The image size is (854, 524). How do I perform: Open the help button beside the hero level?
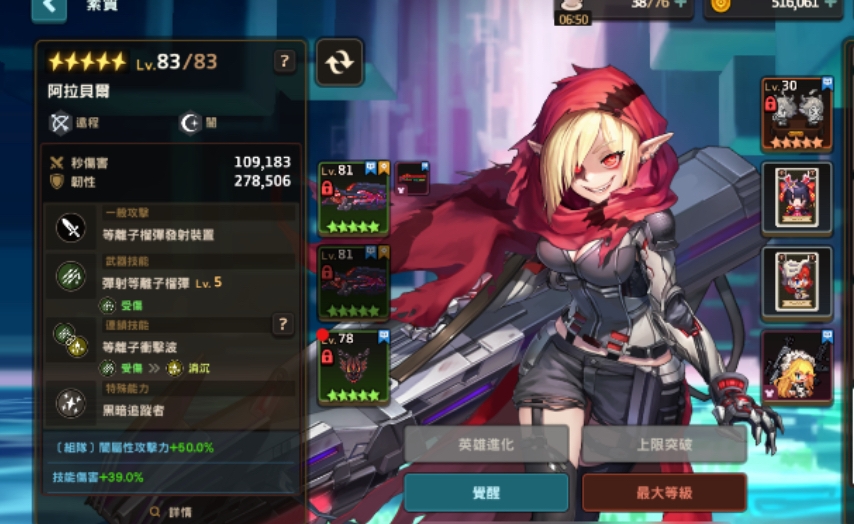point(285,62)
